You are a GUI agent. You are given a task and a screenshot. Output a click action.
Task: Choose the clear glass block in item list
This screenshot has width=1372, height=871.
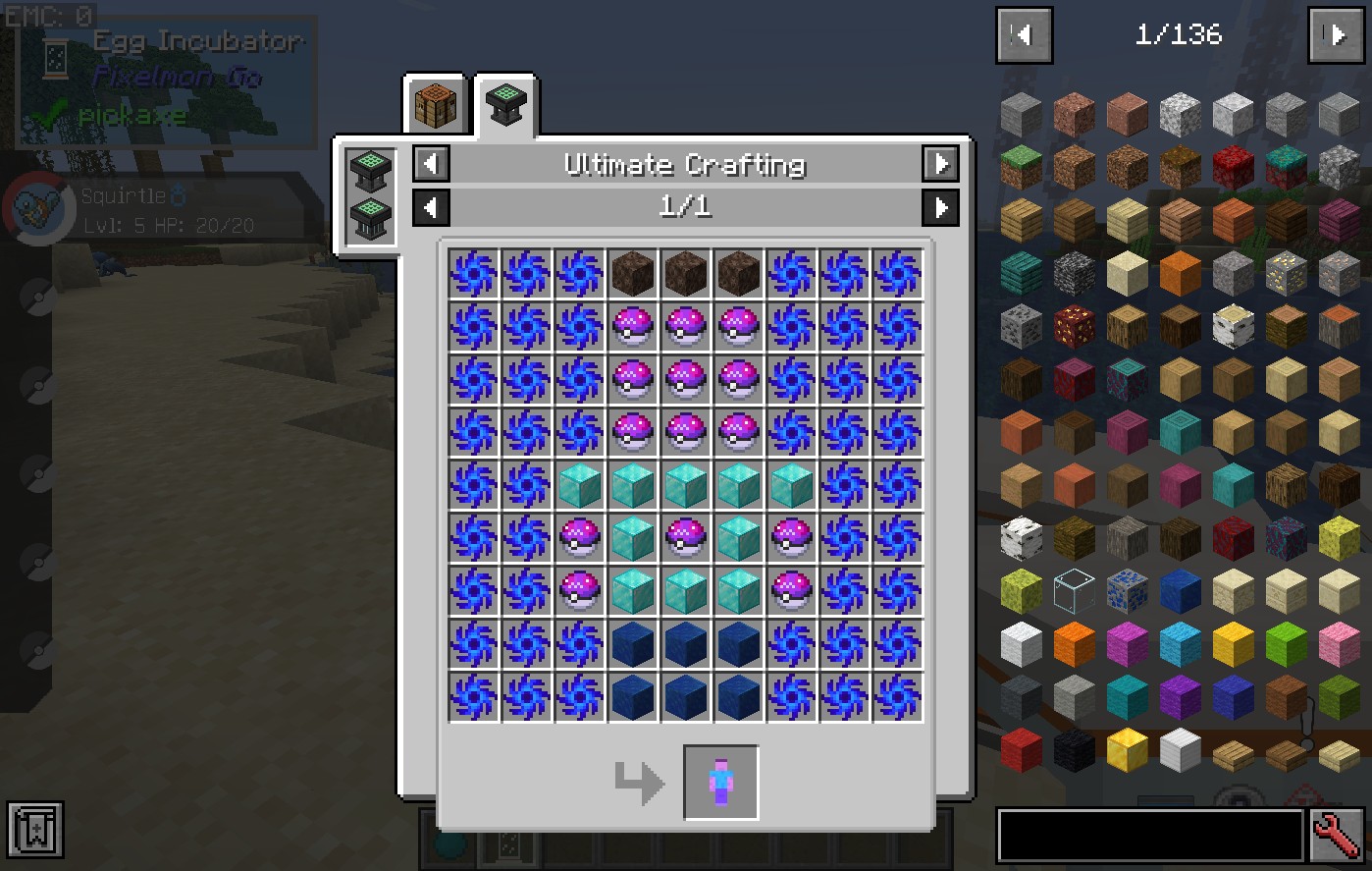click(1074, 592)
